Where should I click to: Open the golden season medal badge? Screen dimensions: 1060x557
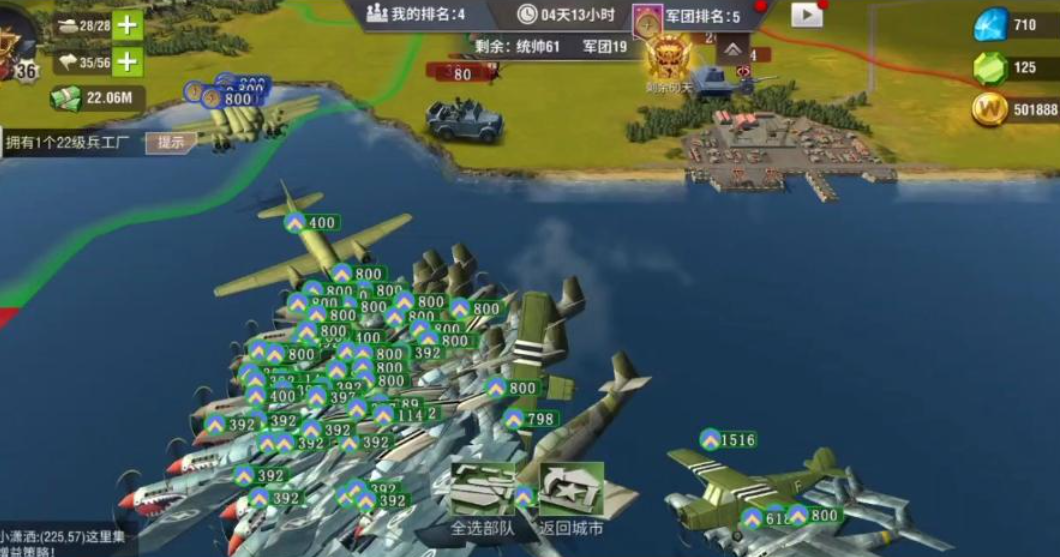pyautogui.click(x=668, y=56)
